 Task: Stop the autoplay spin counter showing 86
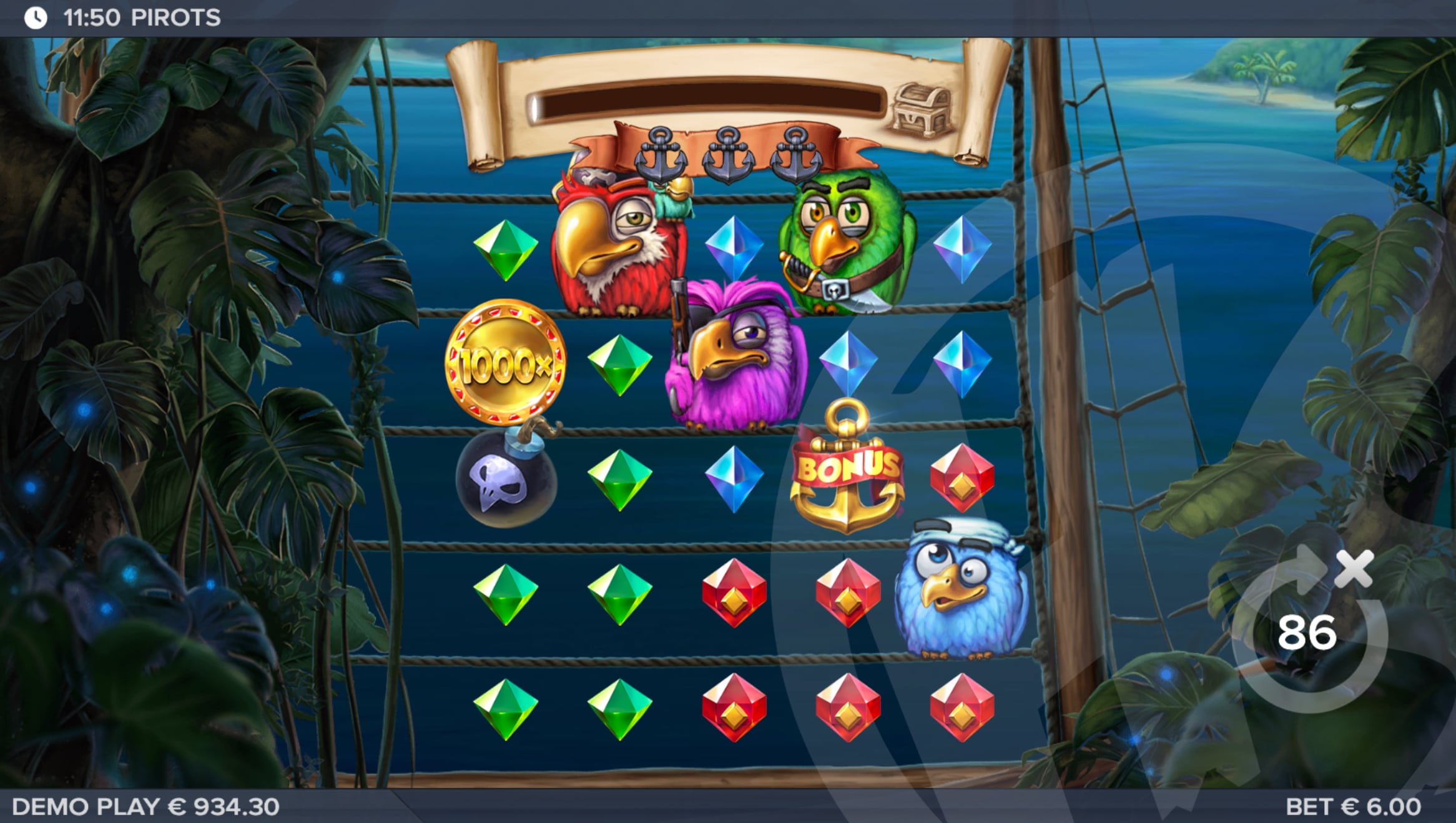1309,633
